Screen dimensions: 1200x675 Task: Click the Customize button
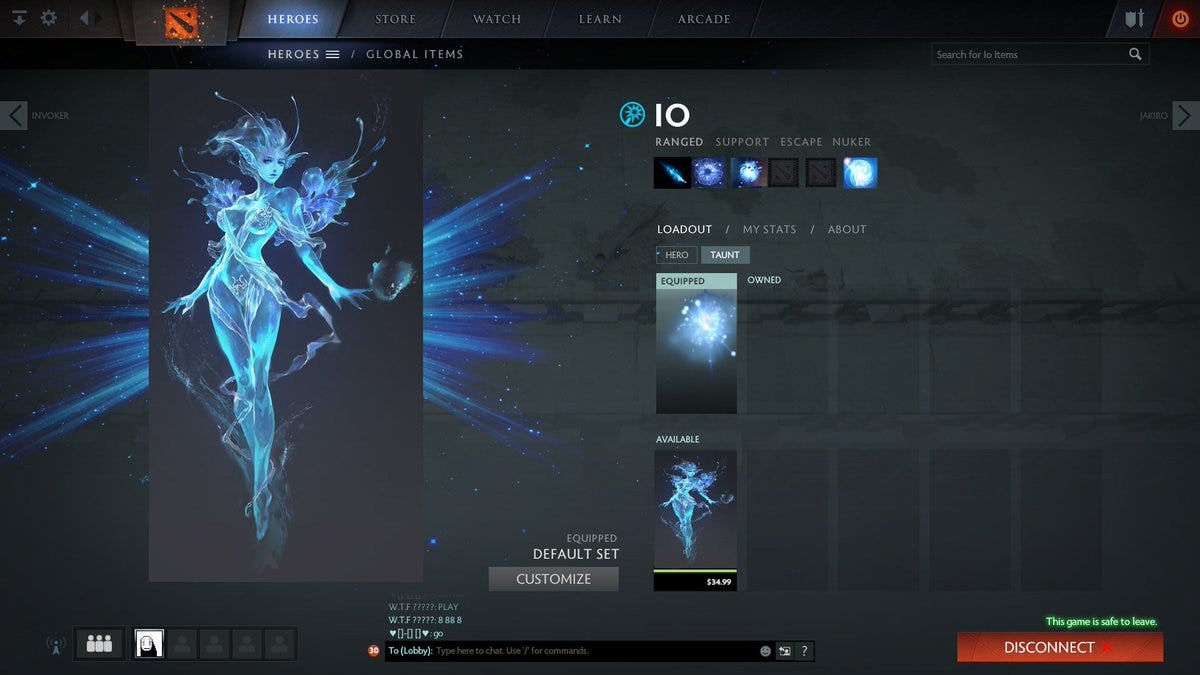point(553,579)
